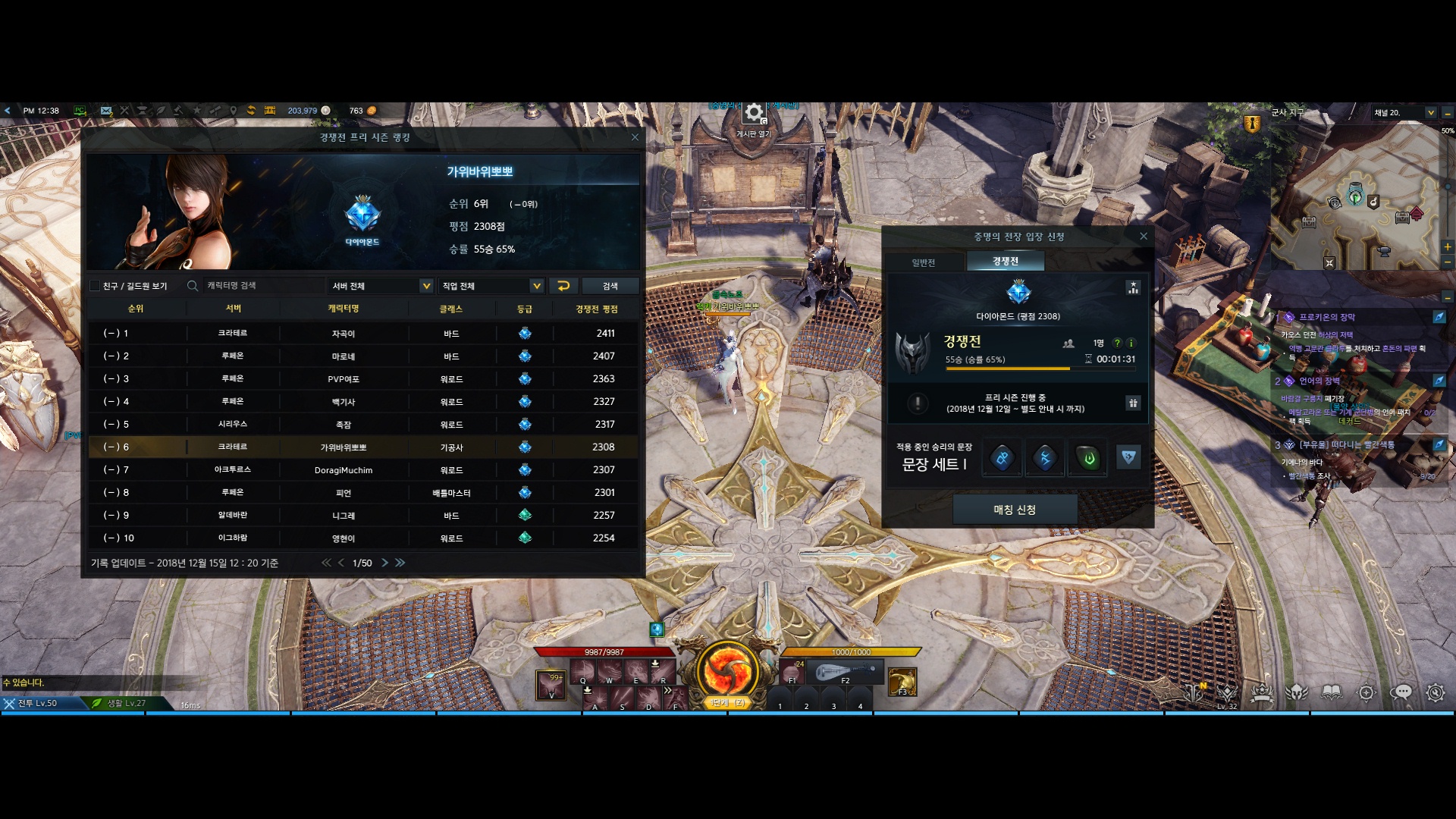The width and height of the screenshot is (1456, 819).
Task: Toggle the 친구/길드원 보기 checkbox
Action: click(95, 286)
